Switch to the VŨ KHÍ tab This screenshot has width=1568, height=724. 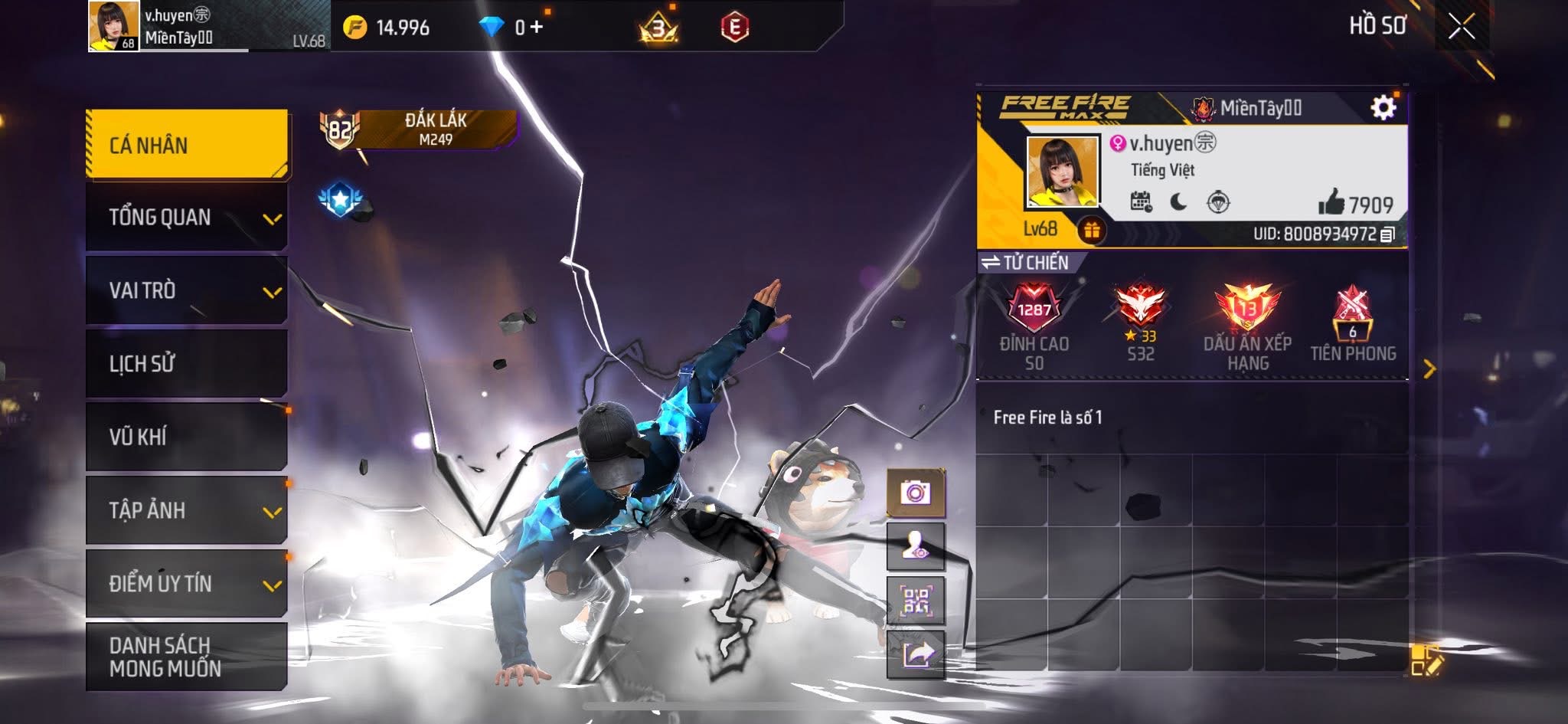(x=187, y=437)
